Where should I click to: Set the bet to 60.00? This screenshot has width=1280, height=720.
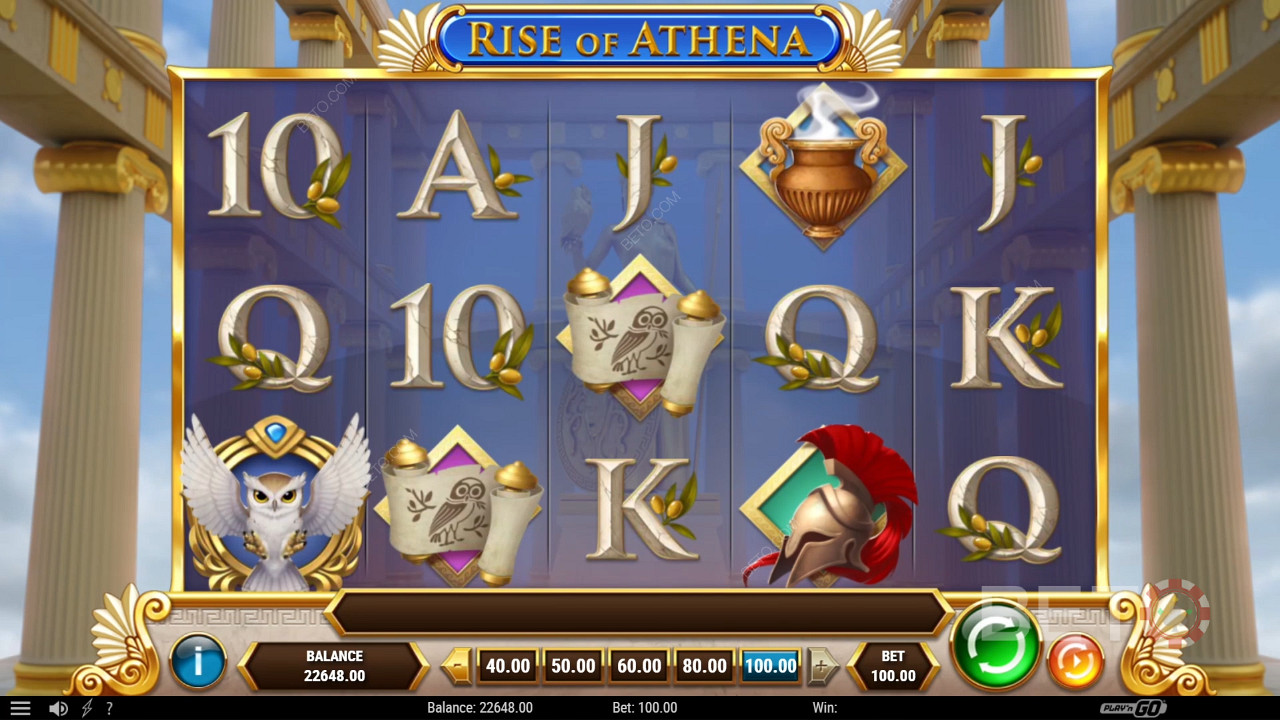click(639, 666)
